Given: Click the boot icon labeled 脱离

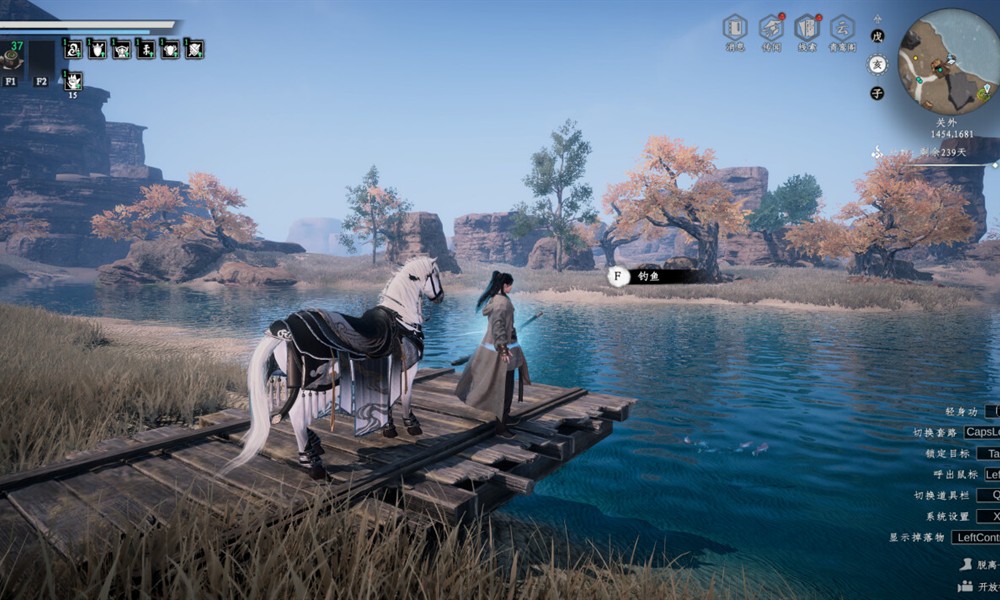Looking at the screenshot, I should coord(966,564).
